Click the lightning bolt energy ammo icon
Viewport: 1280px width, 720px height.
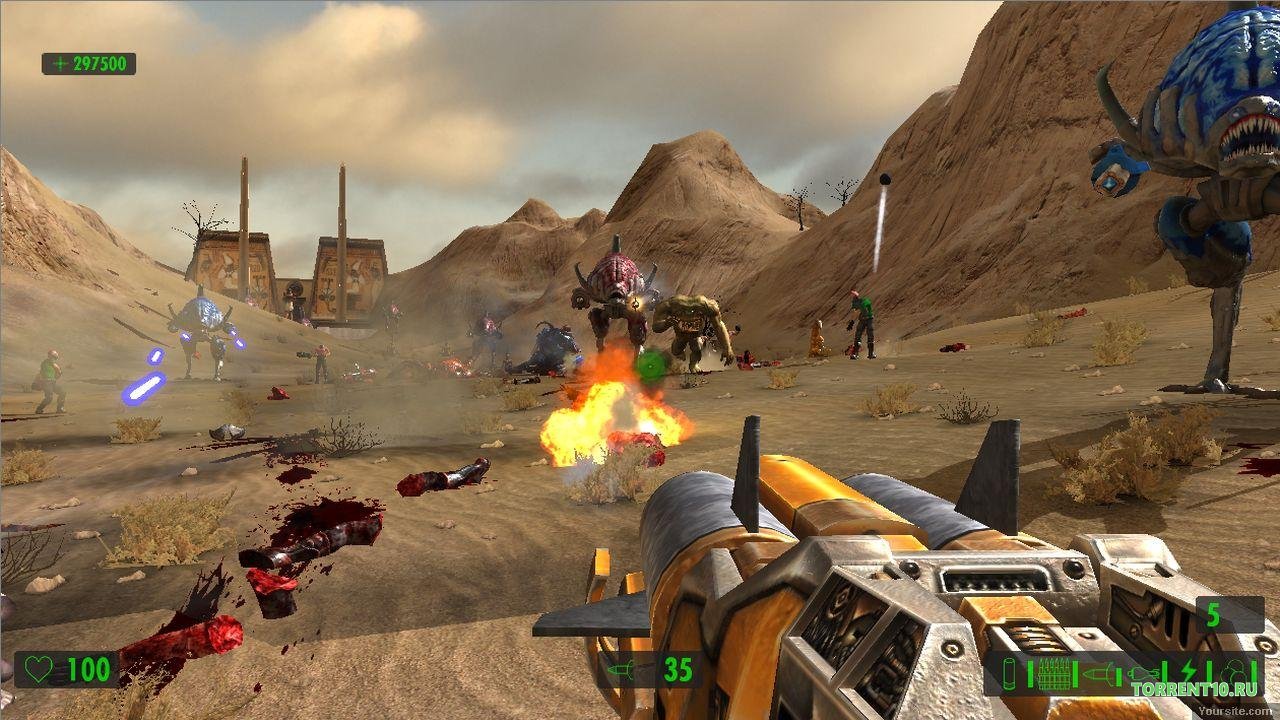(1188, 672)
